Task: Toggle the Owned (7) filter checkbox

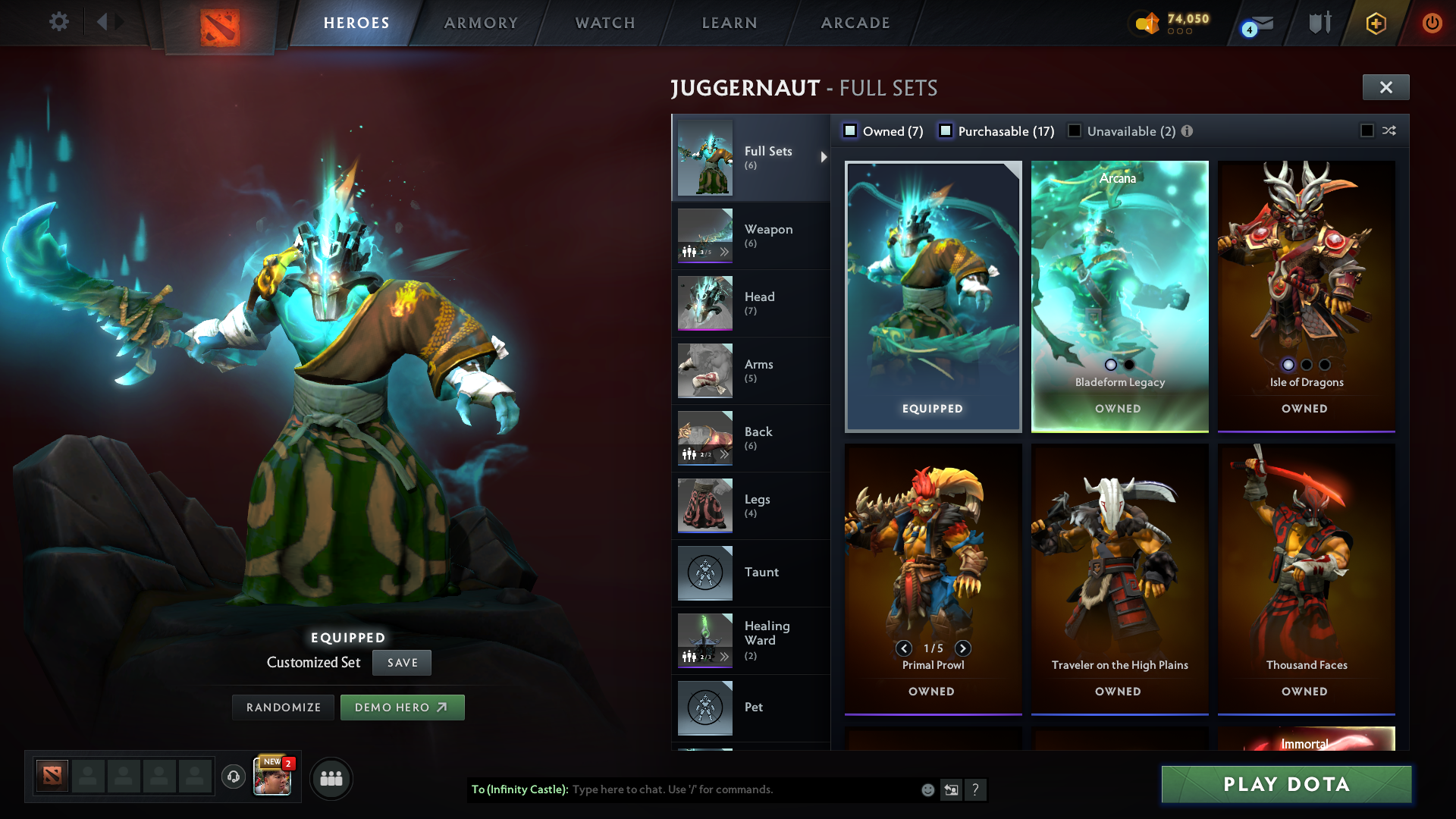Action: pyautogui.click(x=850, y=130)
